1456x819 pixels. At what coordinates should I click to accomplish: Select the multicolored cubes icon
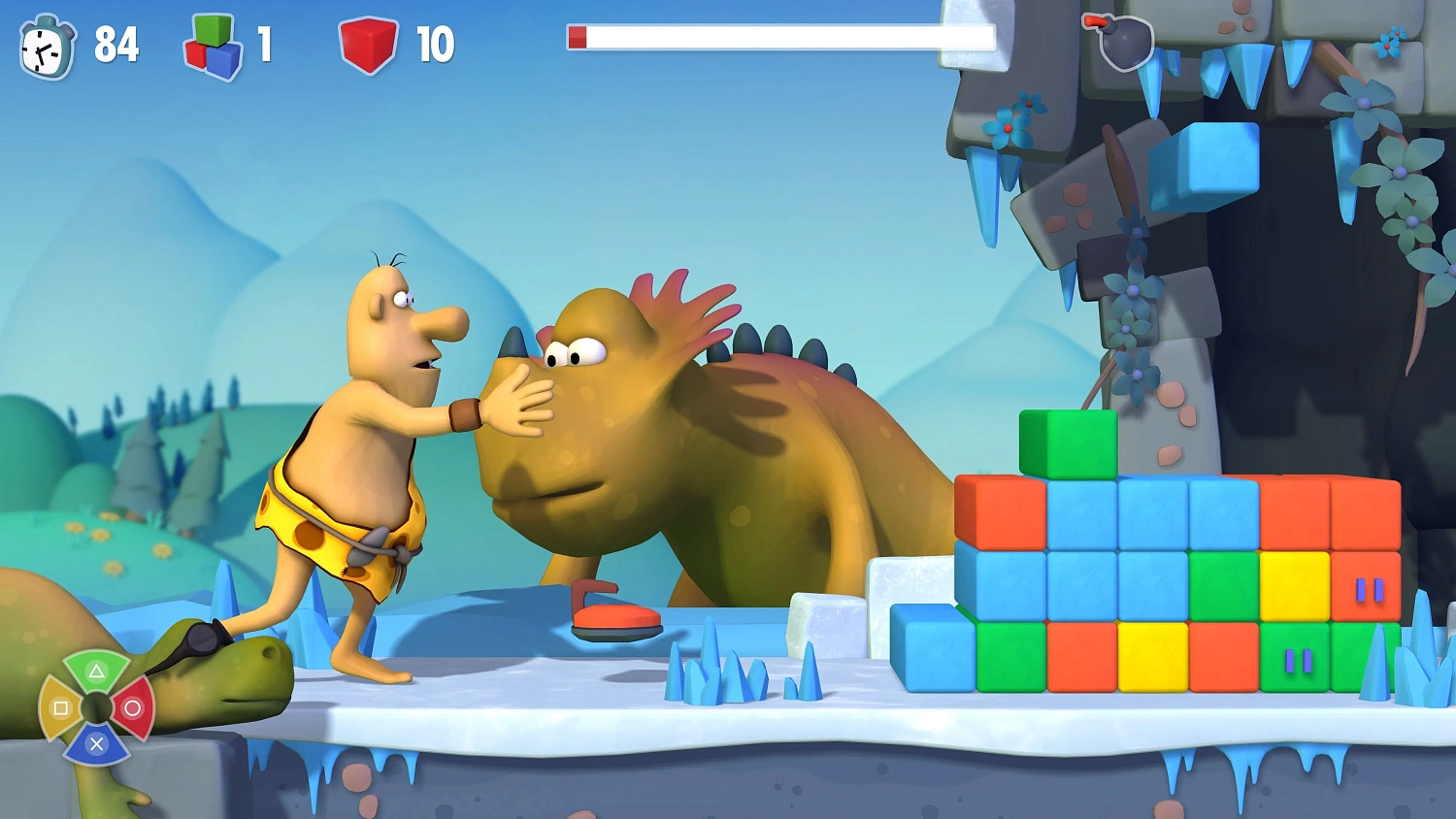(x=214, y=47)
